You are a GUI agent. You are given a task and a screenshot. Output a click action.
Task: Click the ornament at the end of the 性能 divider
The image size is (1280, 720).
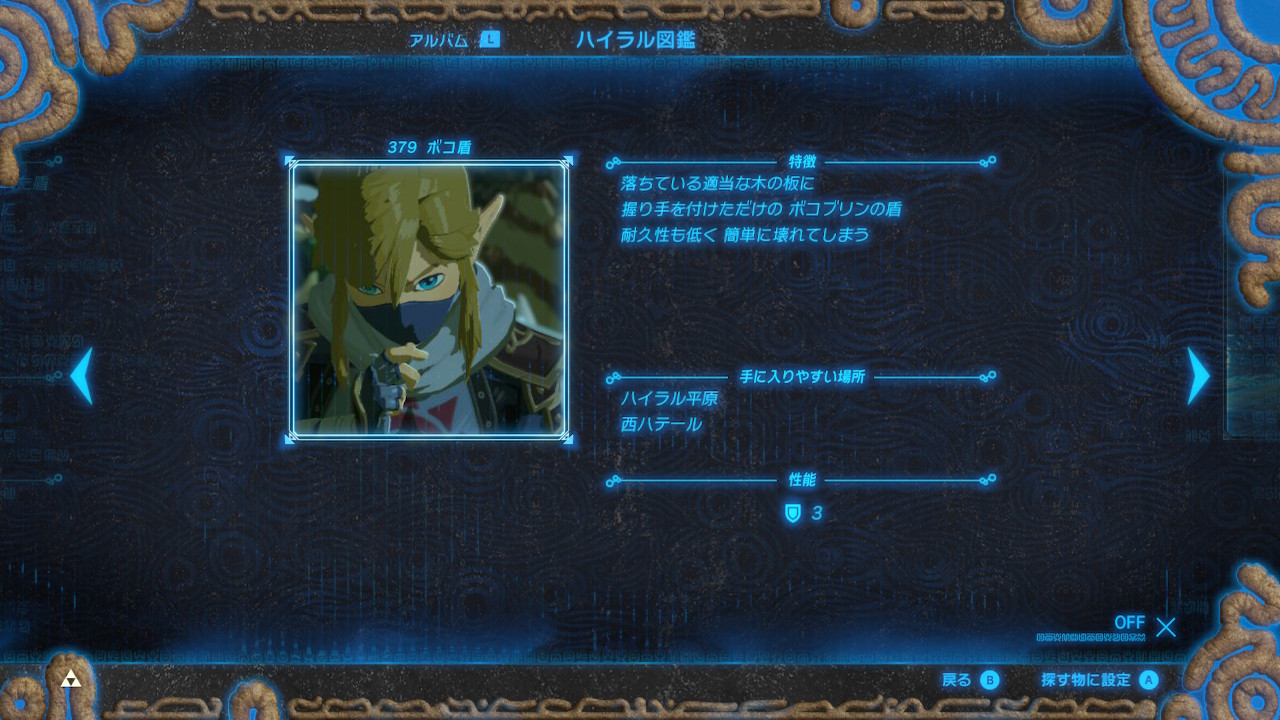tap(990, 480)
